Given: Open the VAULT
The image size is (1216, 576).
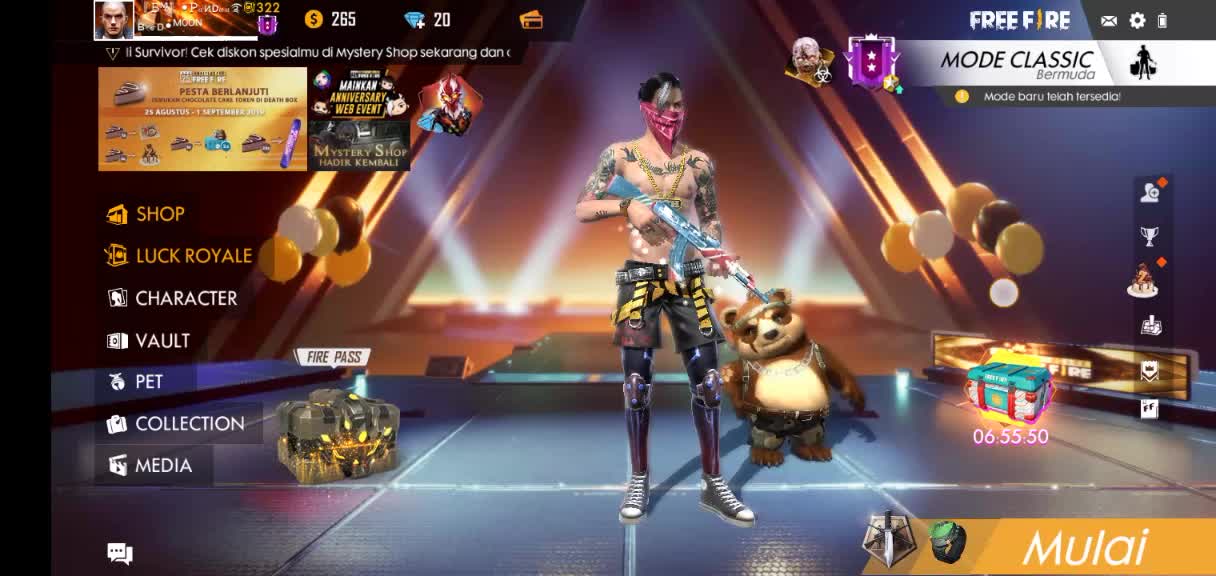Looking at the screenshot, I should tap(150, 341).
